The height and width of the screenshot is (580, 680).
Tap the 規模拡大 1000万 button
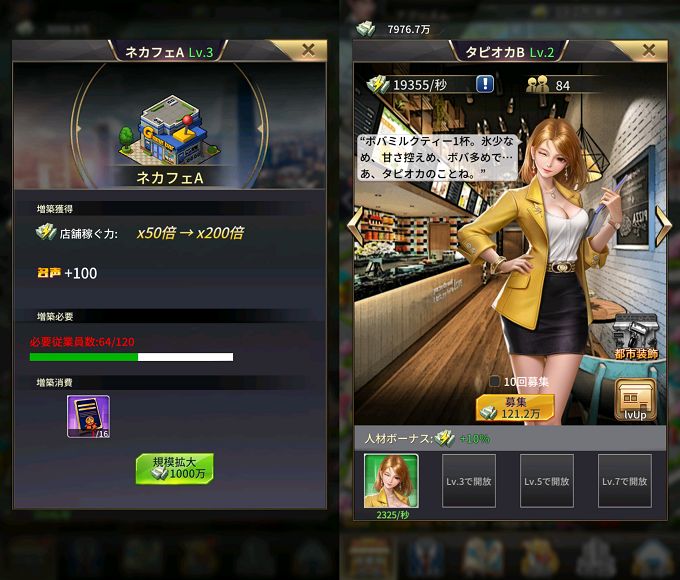tap(175, 468)
